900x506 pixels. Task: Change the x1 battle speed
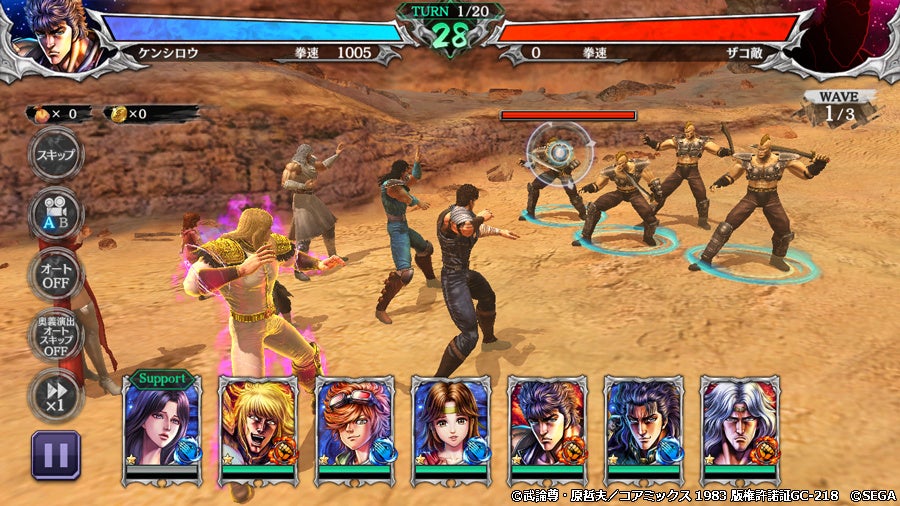pyautogui.click(x=55, y=393)
